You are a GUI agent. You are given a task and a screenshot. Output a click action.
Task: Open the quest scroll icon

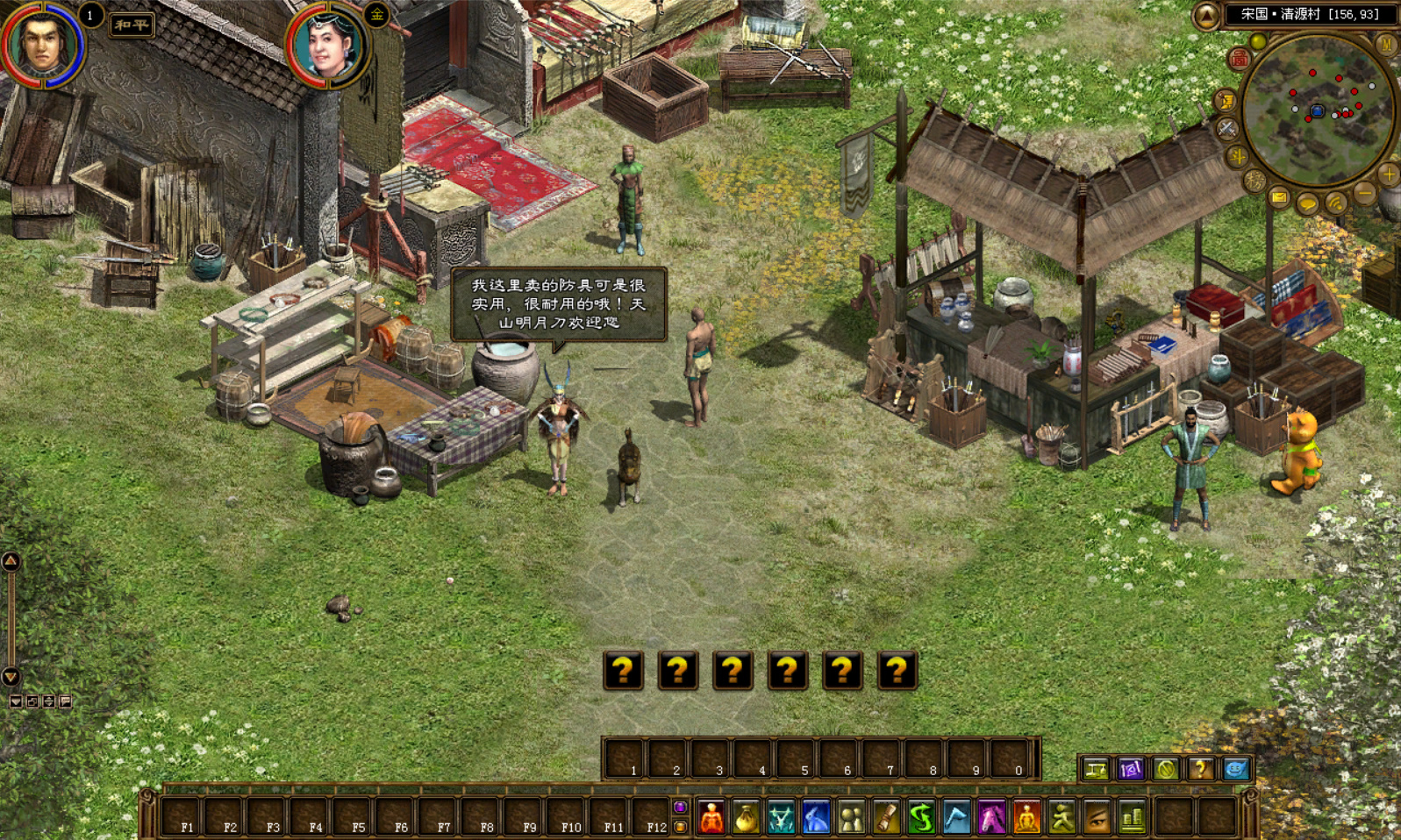point(886,818)
